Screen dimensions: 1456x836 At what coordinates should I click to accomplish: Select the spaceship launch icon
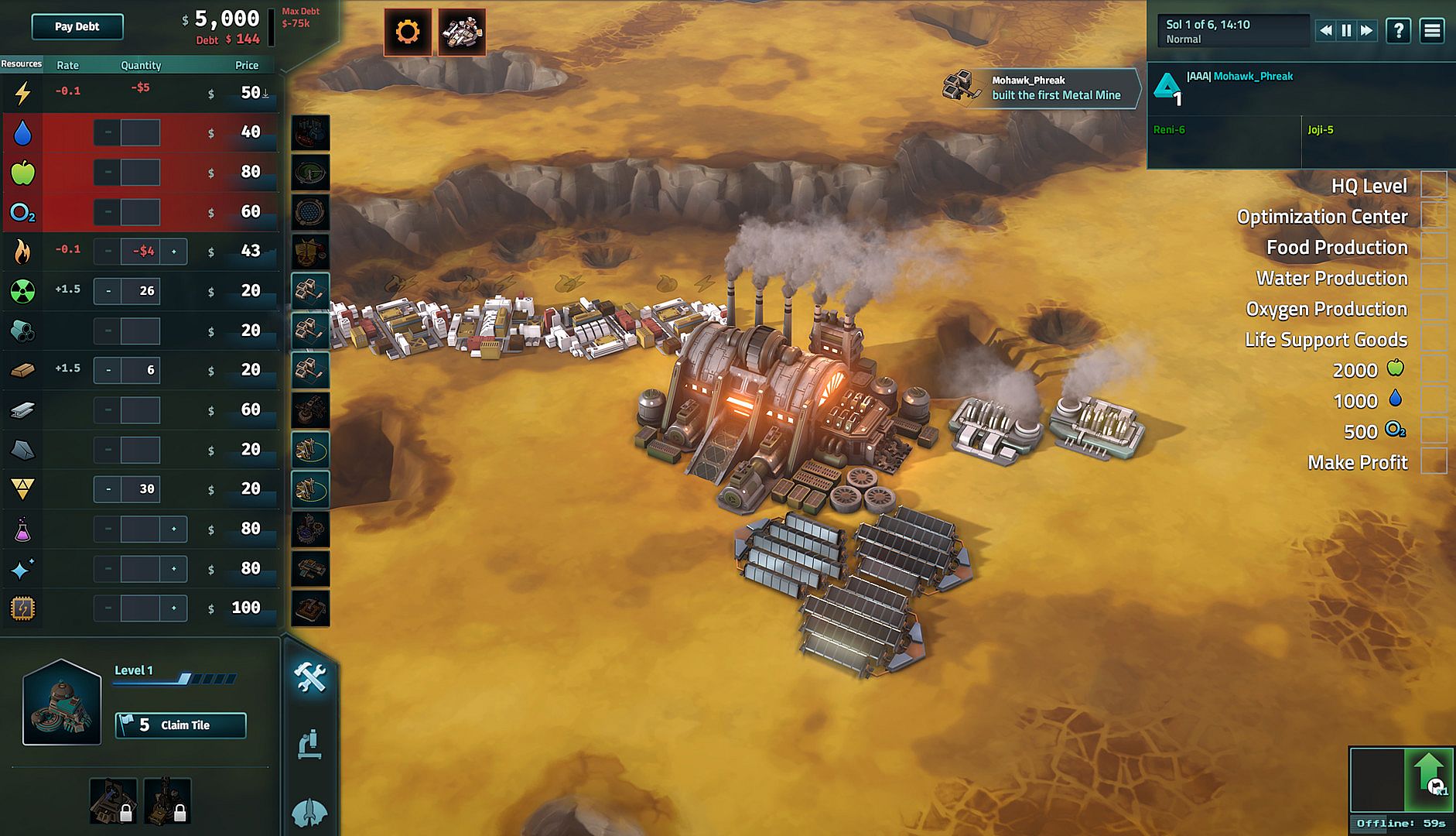click(x=462, y=32)
